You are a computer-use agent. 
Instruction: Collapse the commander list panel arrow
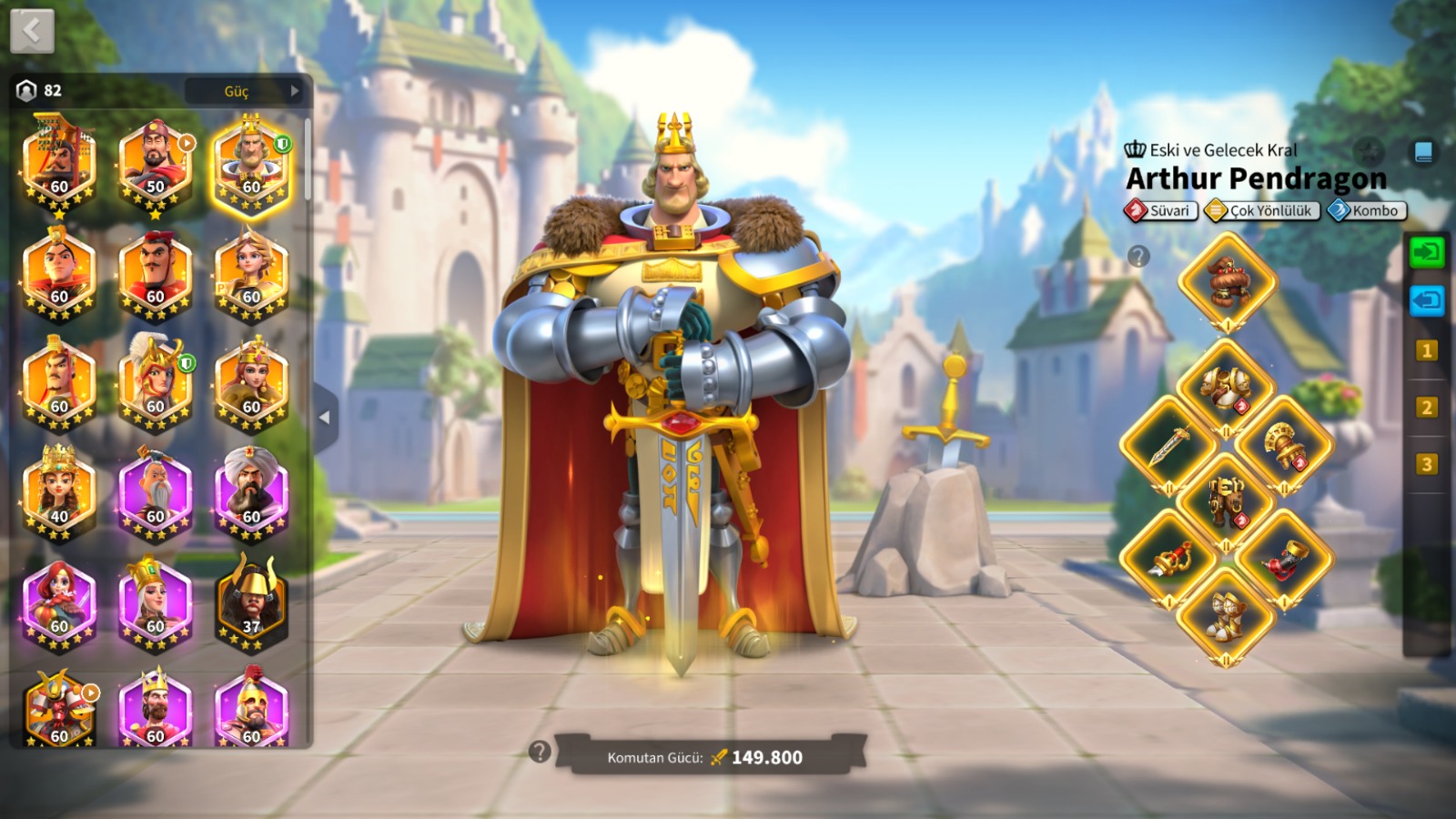[325, 418]
